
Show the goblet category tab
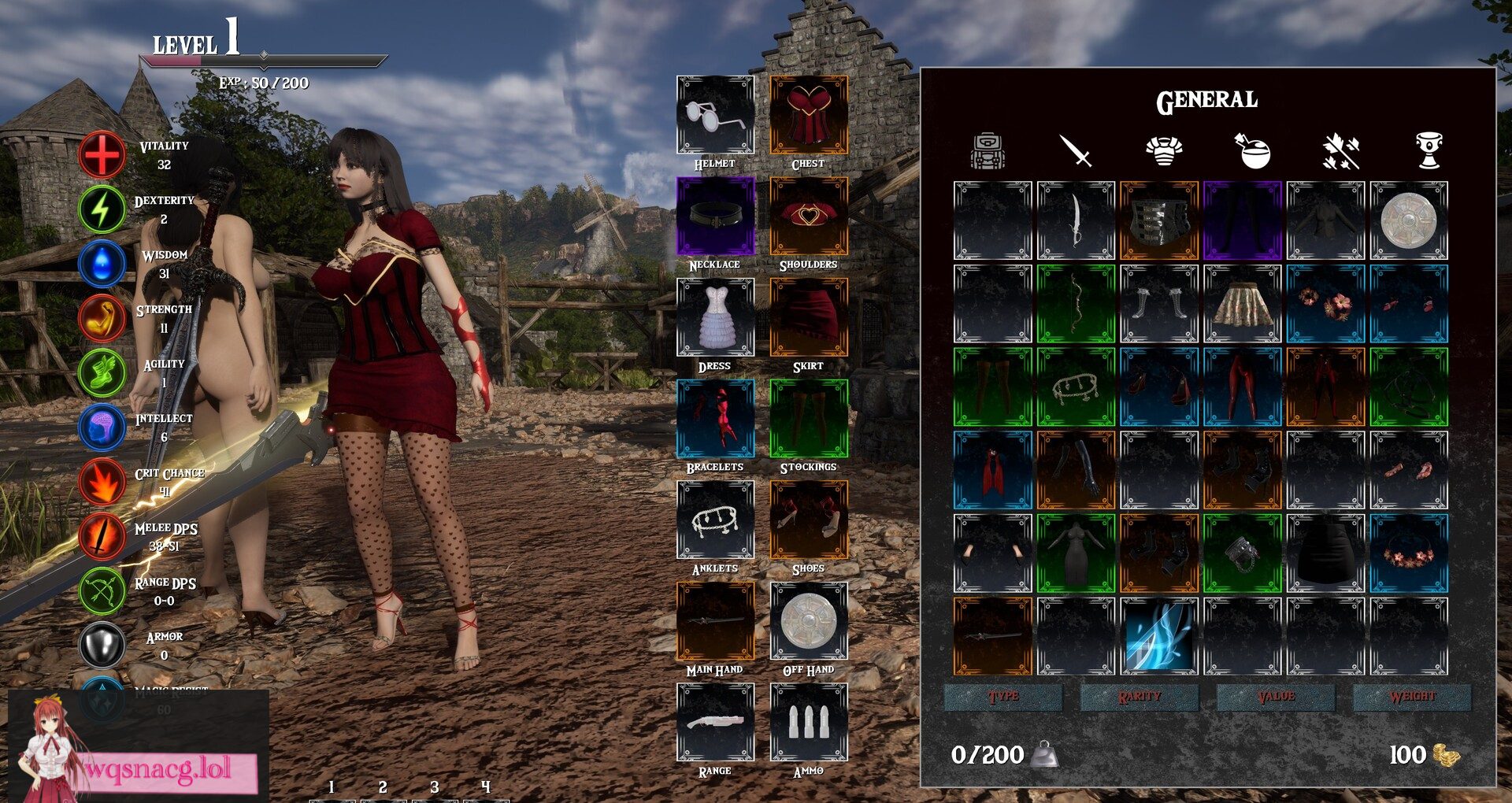tap(1429, 150)
